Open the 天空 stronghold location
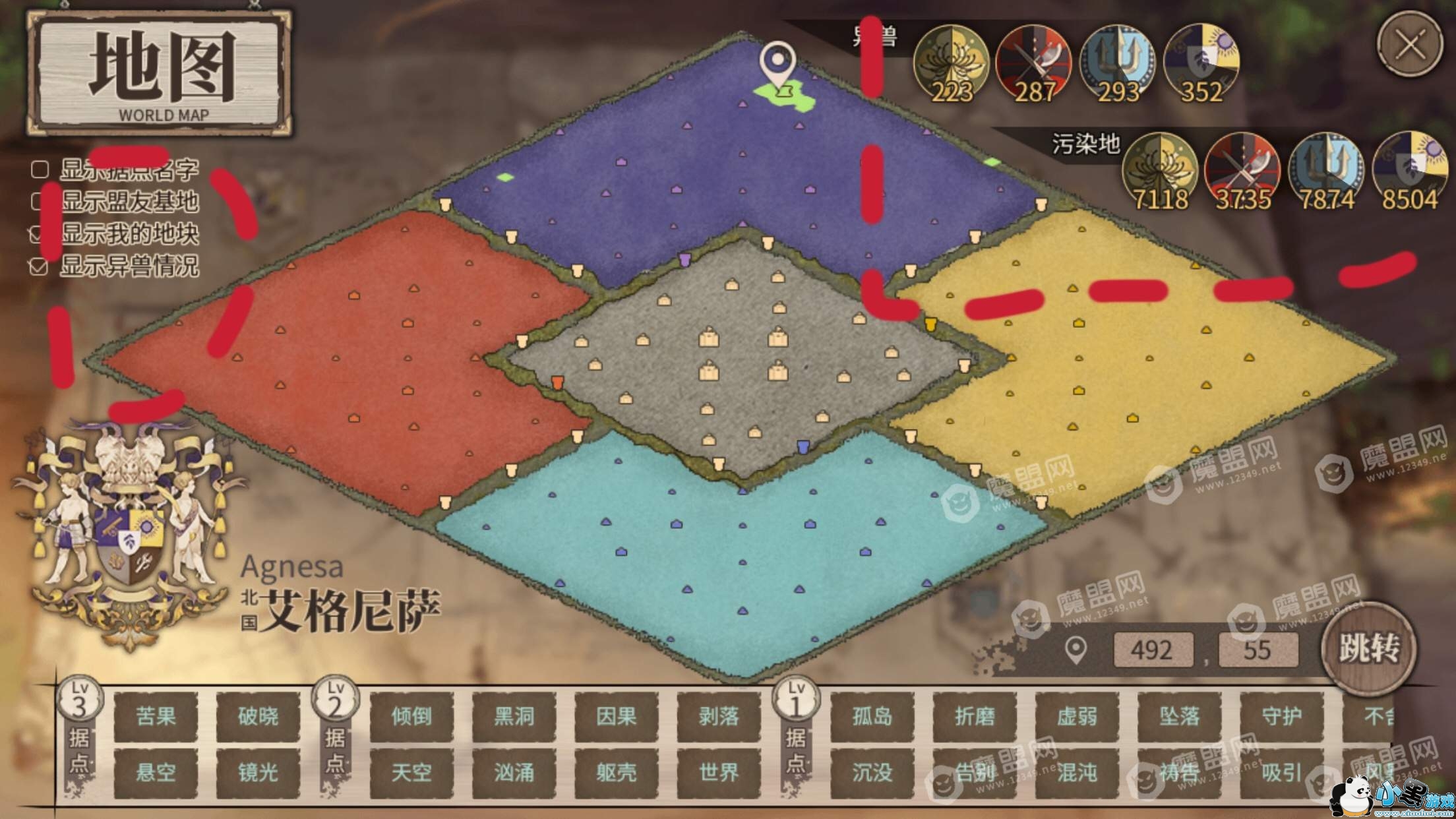 point(411,772)
